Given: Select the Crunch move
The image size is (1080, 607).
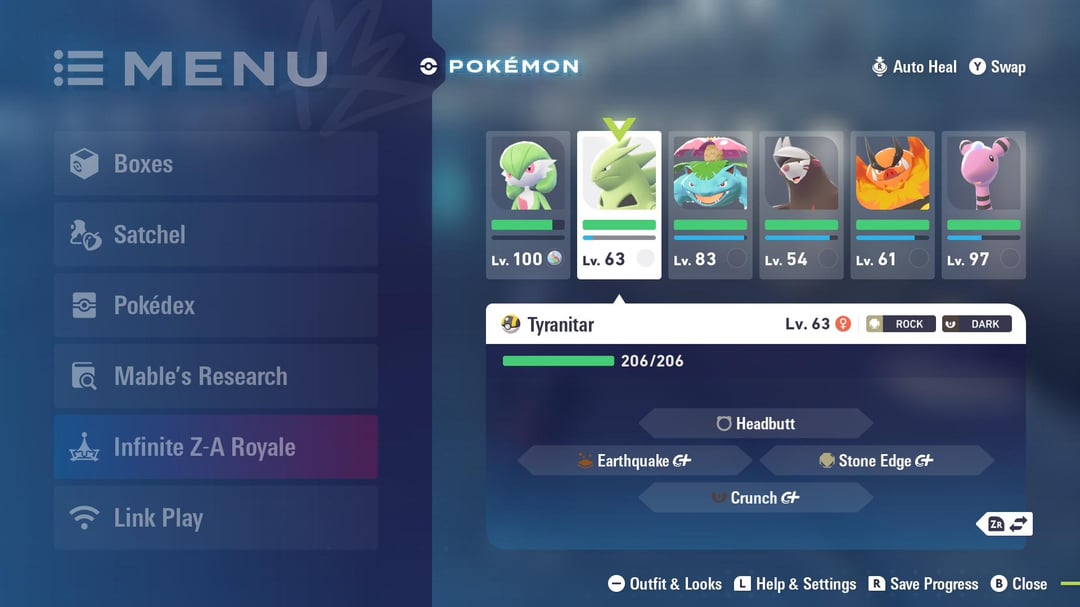Looking at the screenshot, I should (756, 498).
